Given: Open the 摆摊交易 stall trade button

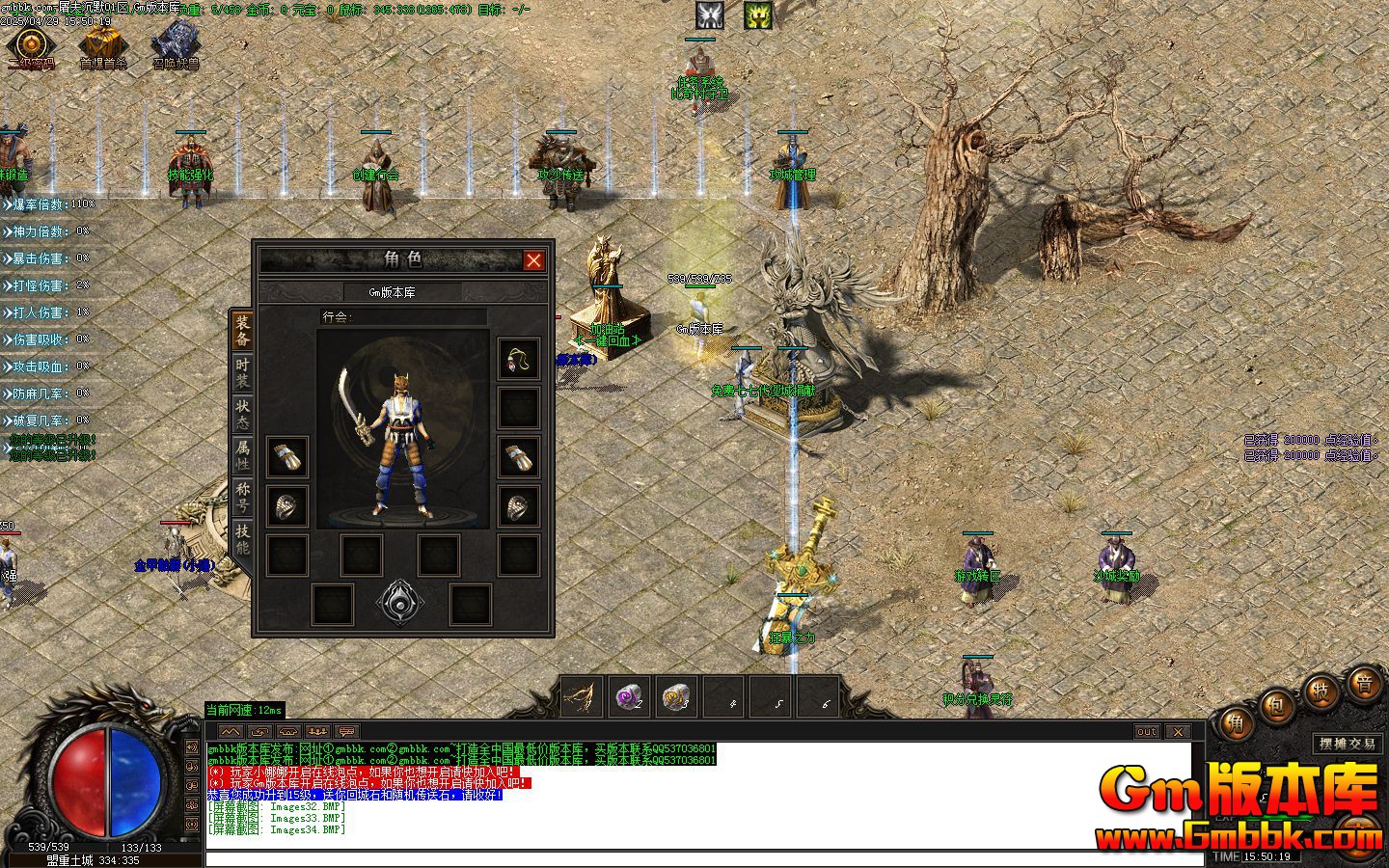Looking at the screenshot, I should tap(1348, 744).
